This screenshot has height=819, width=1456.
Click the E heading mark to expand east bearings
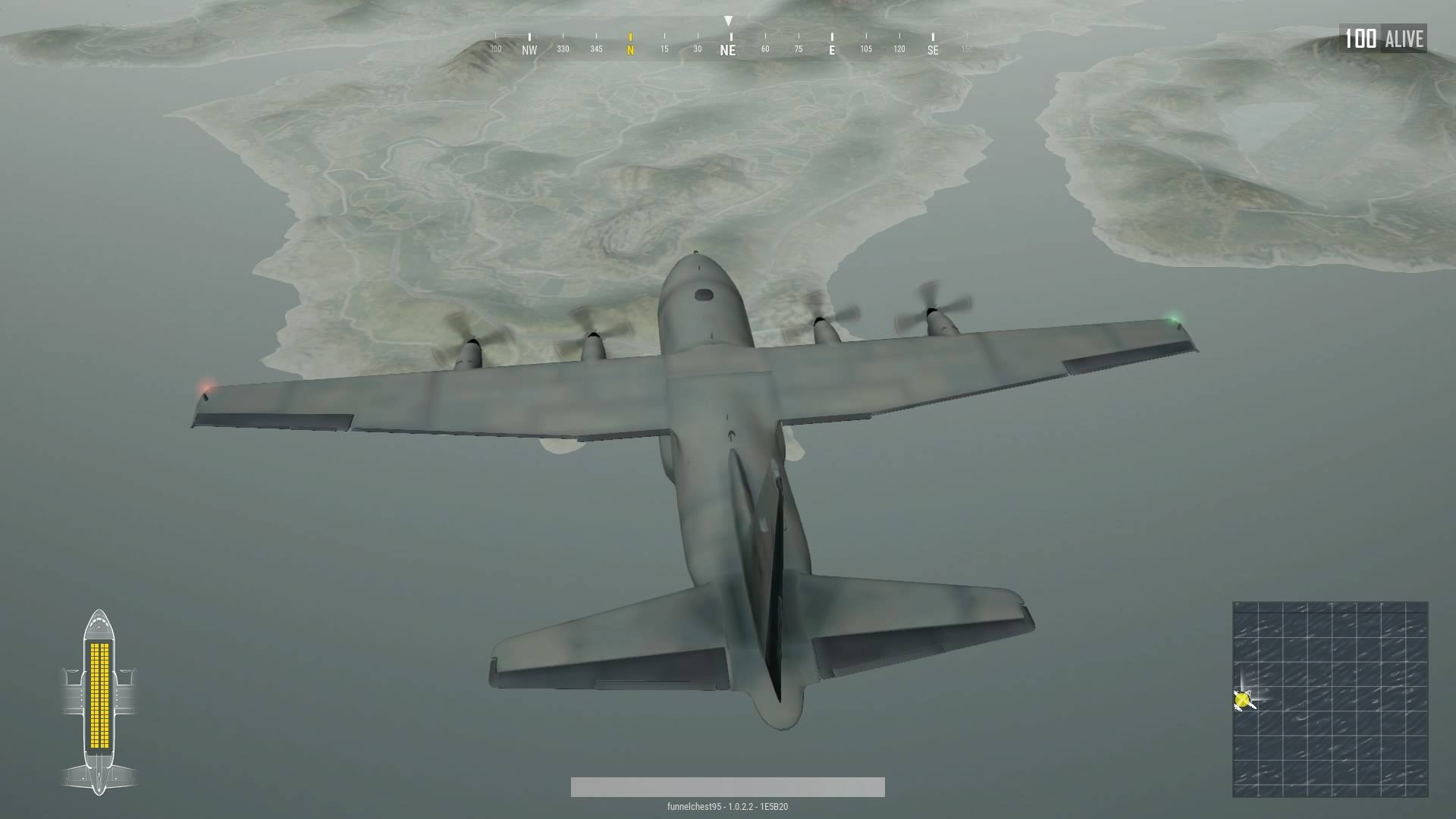pyautogui.click(x=831, y=49)
